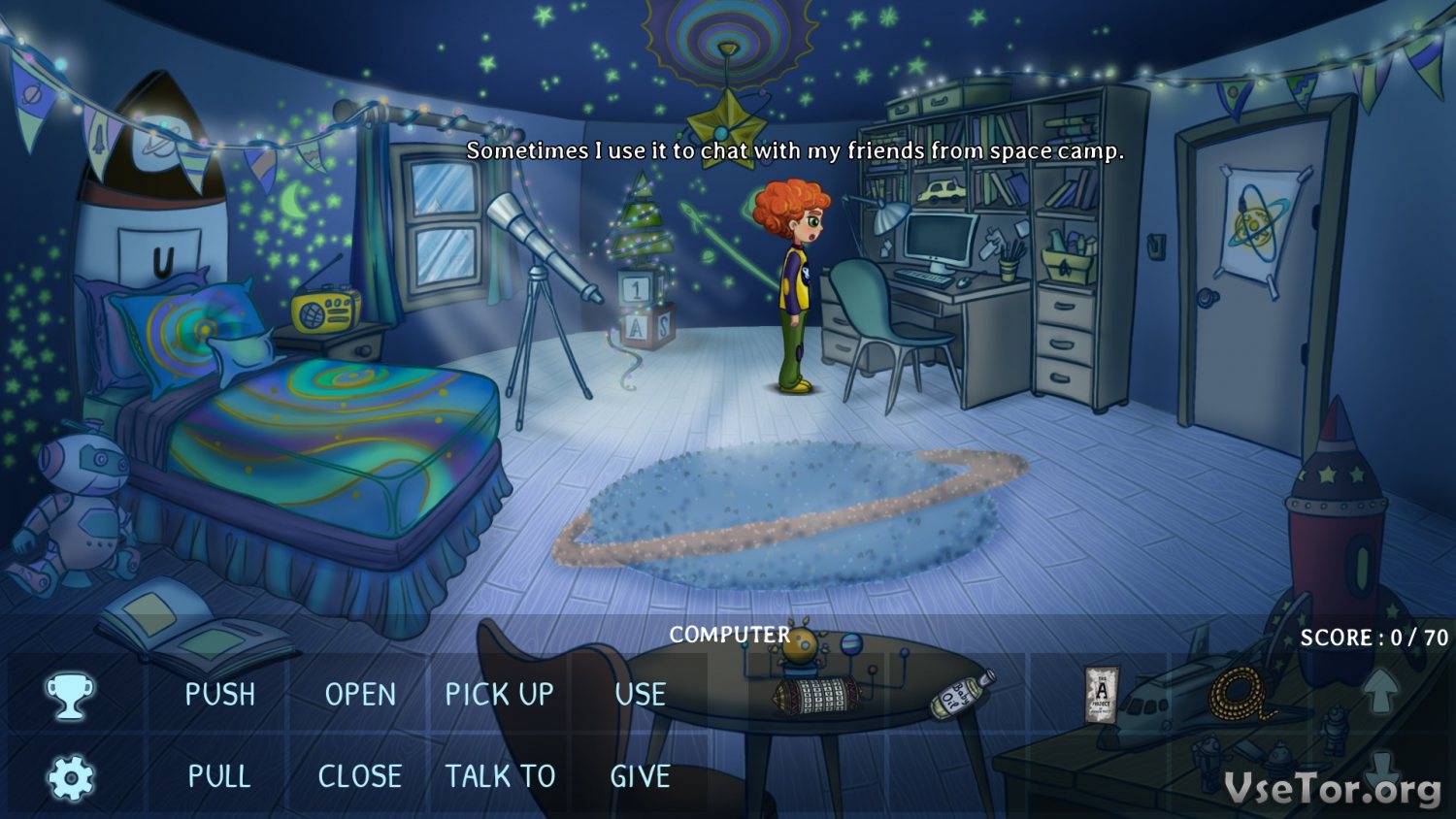Activate the PICK UP verb

click(499, 695)
